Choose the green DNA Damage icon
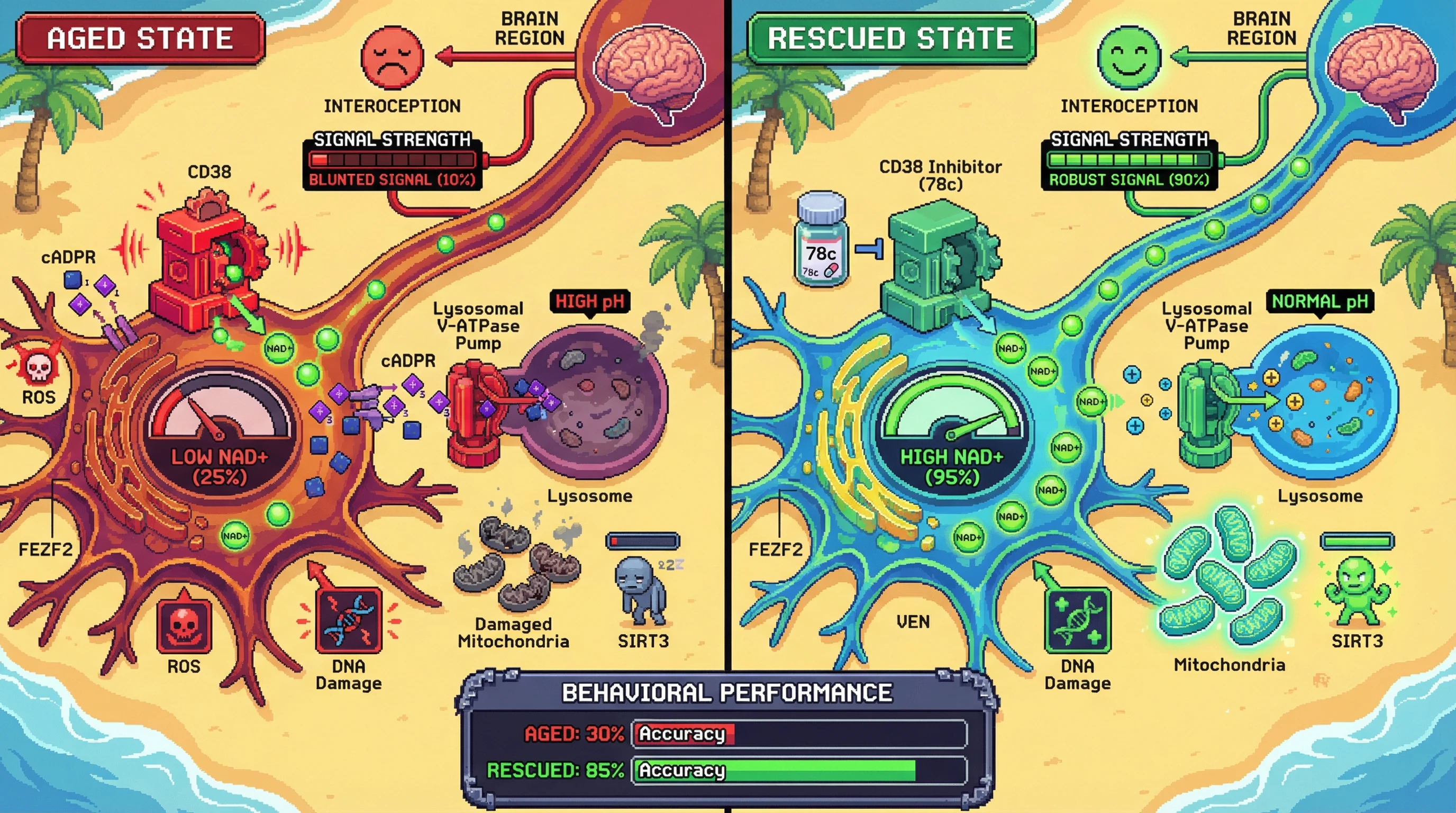This screenshot has height=813, width=1456. [x=1077, y=620]
